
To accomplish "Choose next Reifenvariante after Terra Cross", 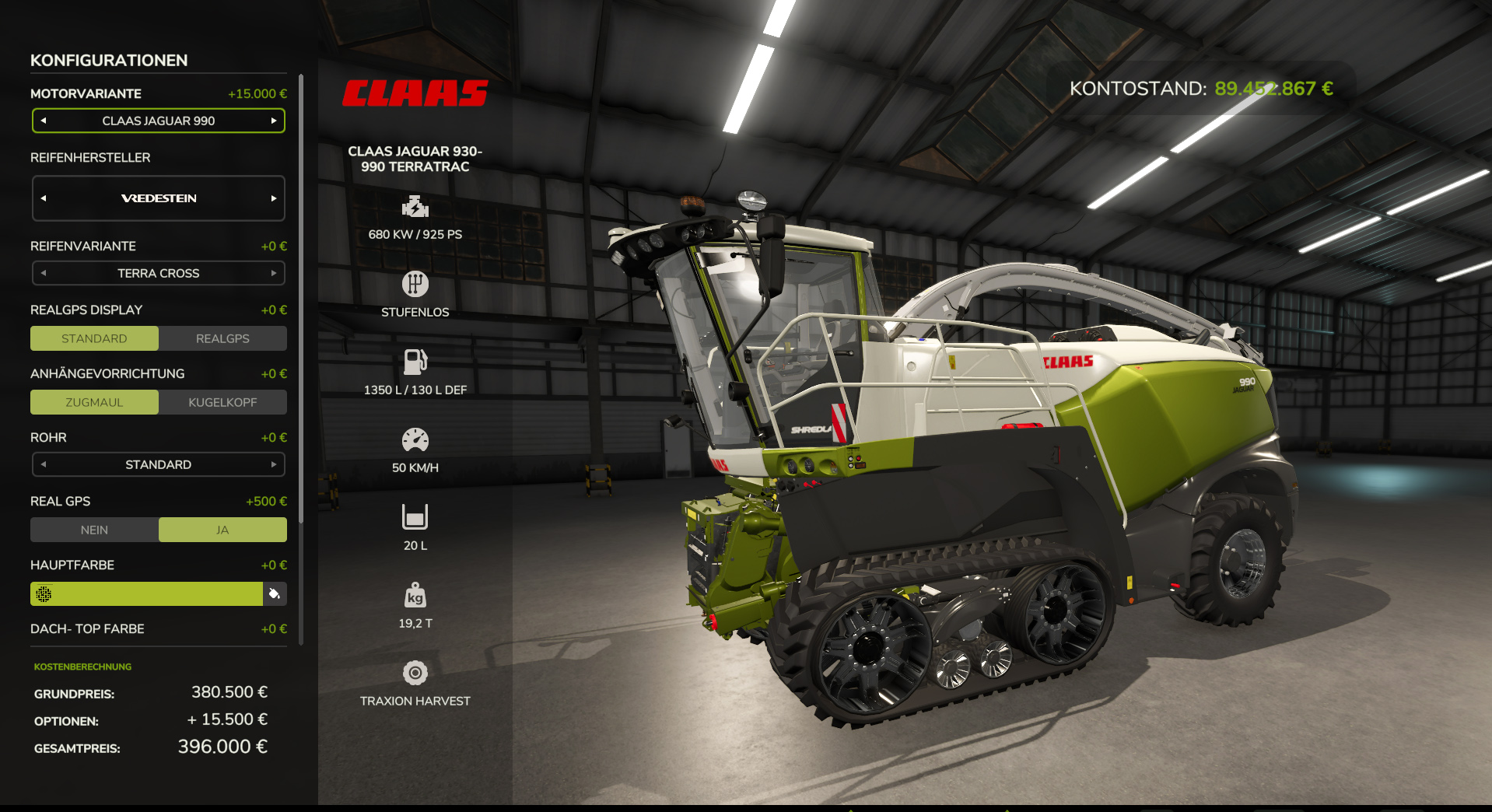I will click(x=274, y=273).
